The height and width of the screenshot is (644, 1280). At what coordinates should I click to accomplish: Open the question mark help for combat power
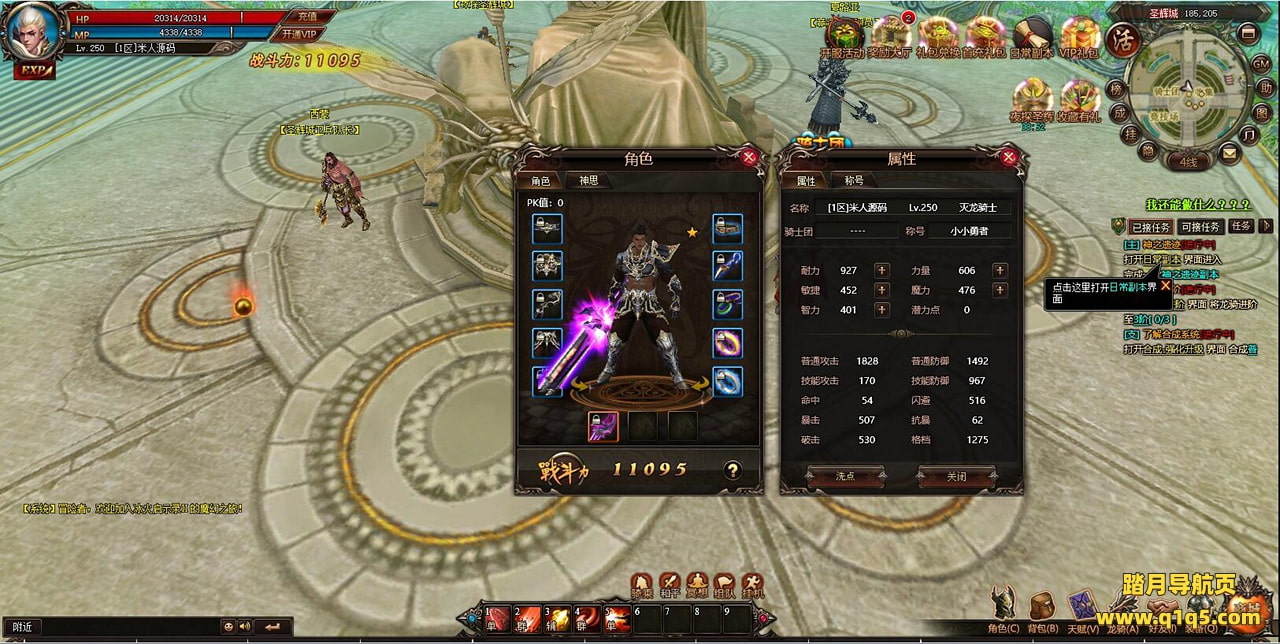tap(732, 469)
